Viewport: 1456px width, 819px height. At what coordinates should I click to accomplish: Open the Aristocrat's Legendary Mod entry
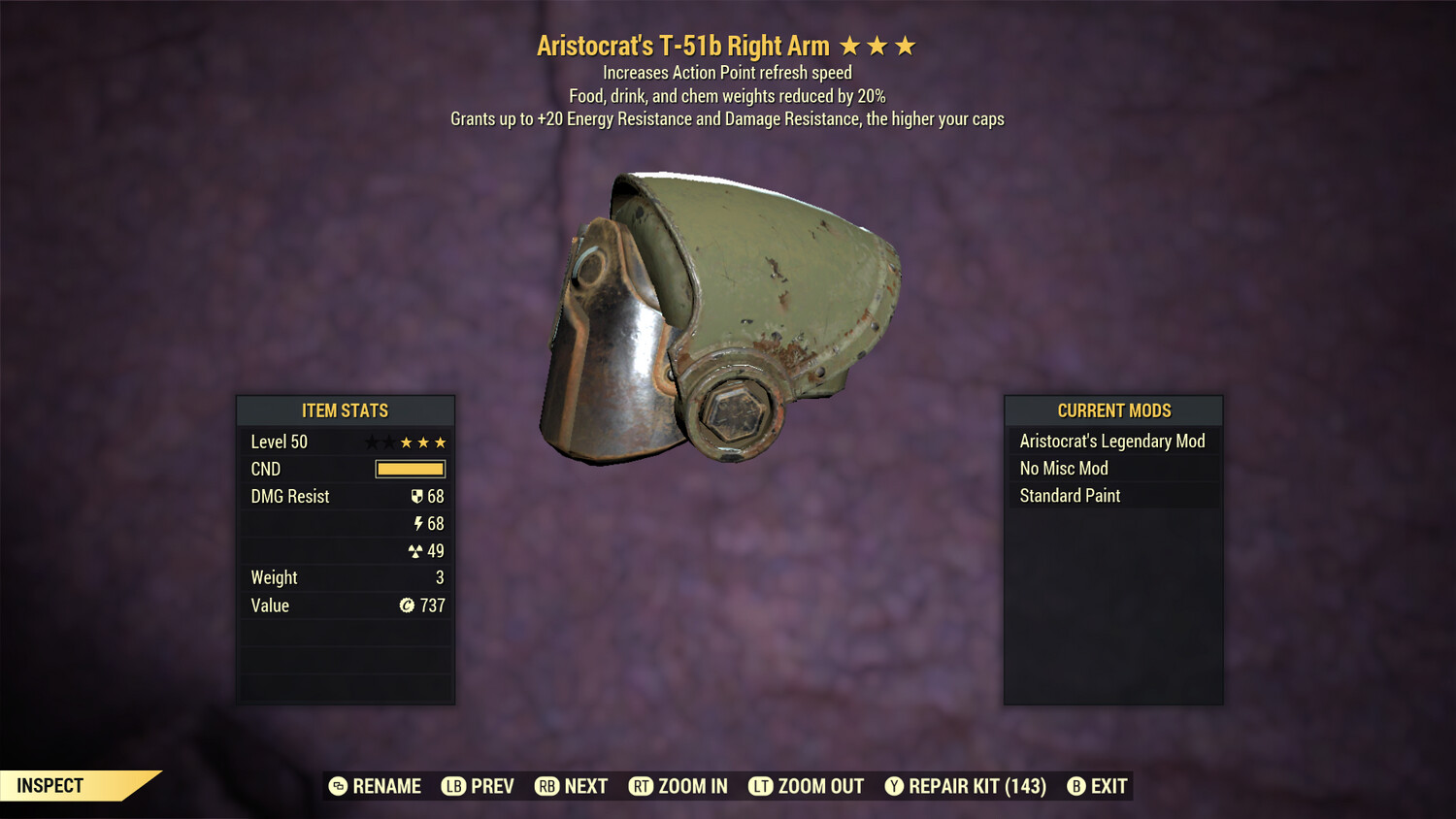click(x=1112, y=441)
